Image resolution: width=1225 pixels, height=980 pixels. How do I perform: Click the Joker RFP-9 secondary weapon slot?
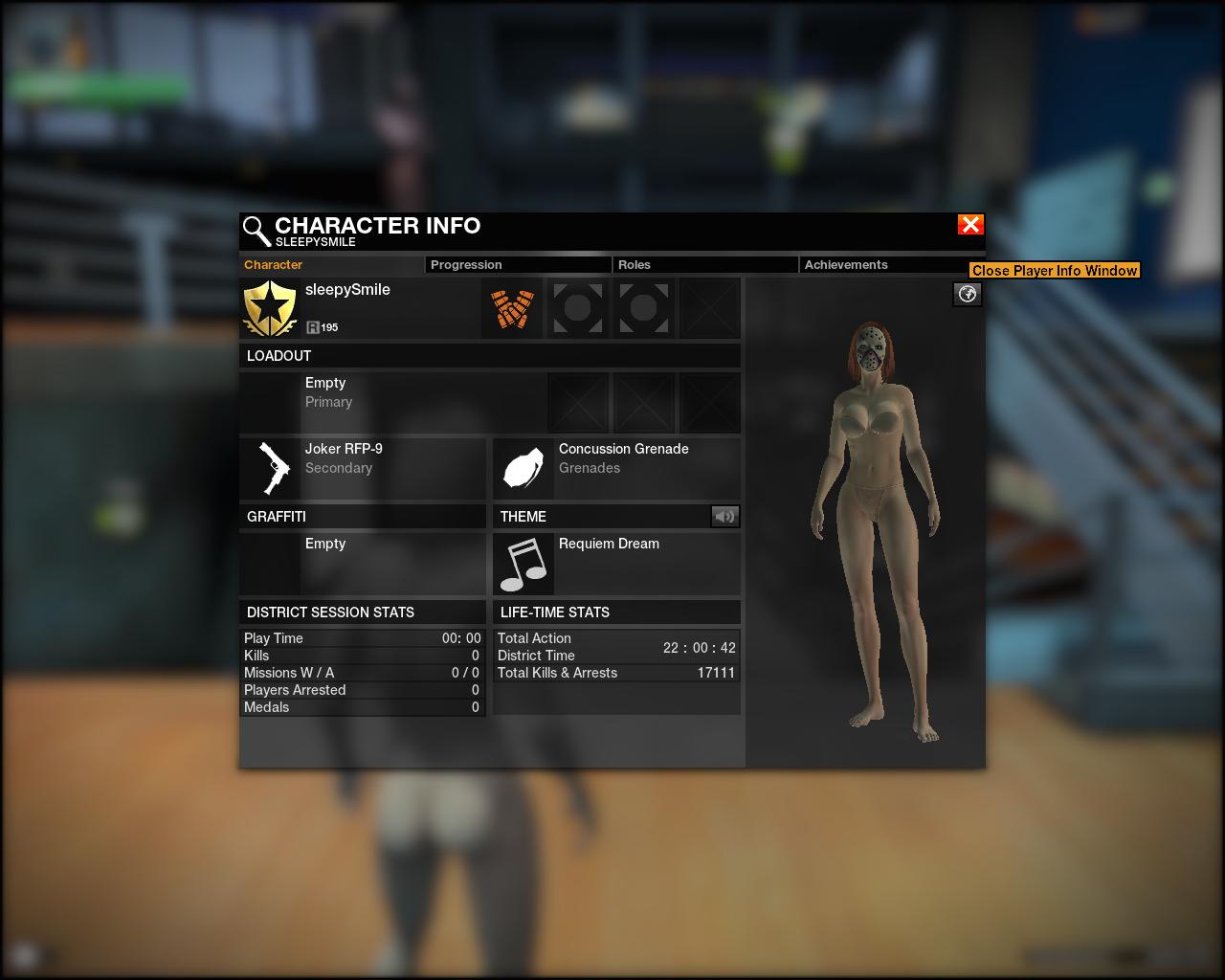pyautogui.click(x=363, y=468)
